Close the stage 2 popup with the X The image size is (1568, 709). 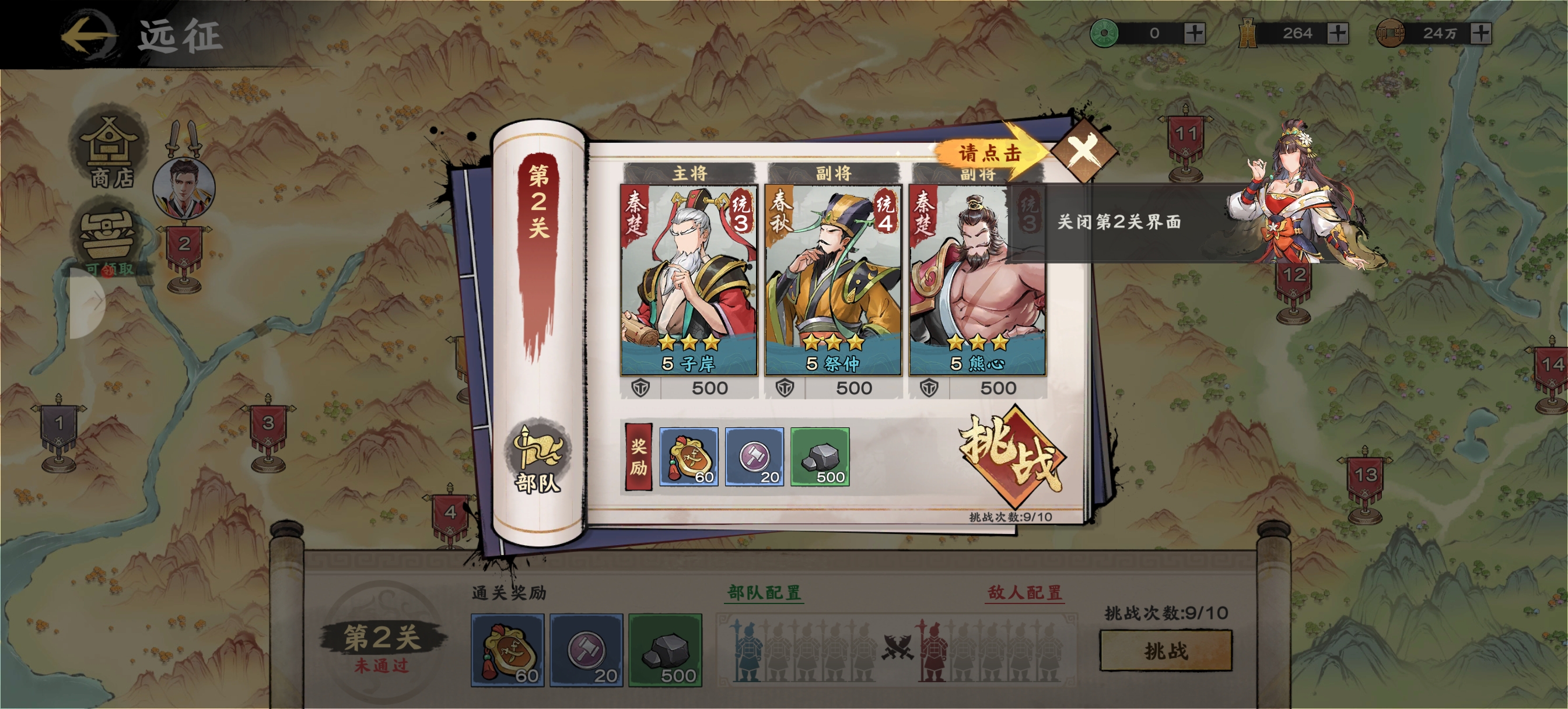pos(1083,150)
